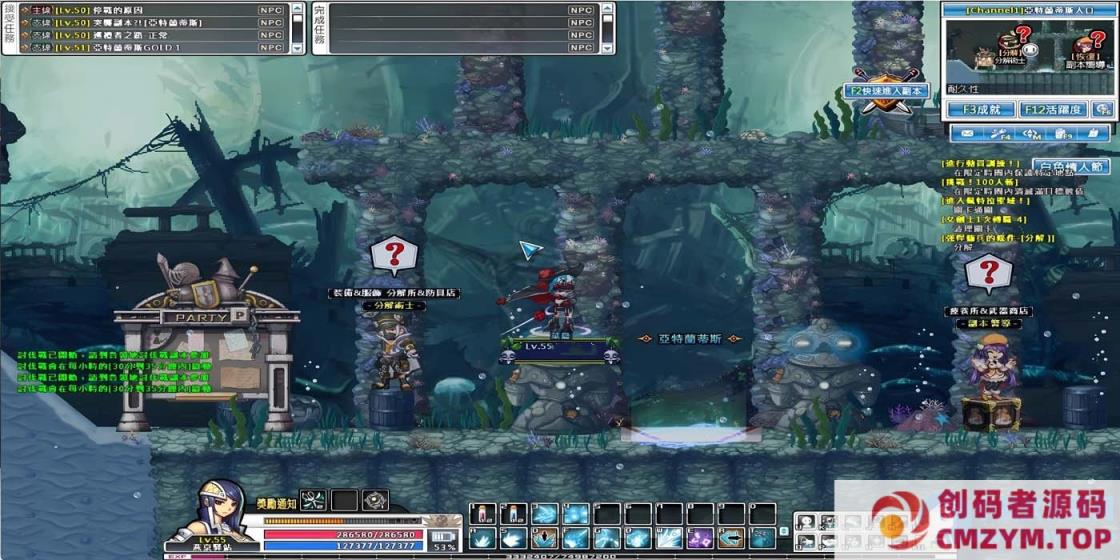The width and height of the screenshot is (1120, 560).
Task: Activate the left-pointing arrow skill icon
Action: (x=731, y=538)
